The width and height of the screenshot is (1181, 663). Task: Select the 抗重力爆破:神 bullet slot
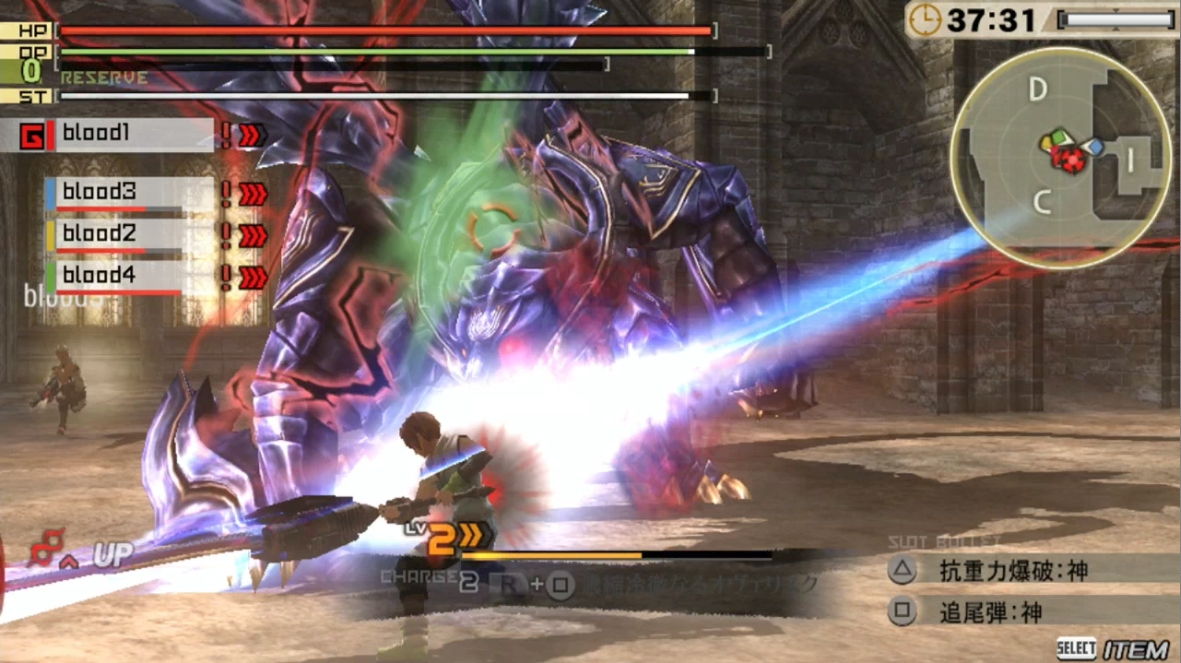[x=1011, y=571]
